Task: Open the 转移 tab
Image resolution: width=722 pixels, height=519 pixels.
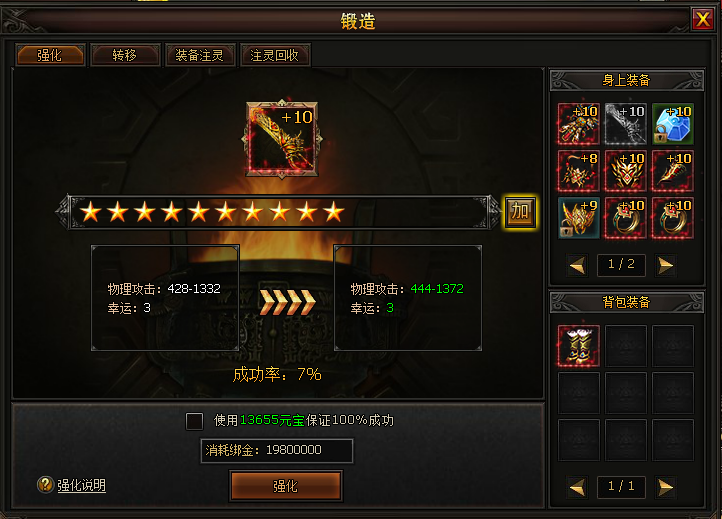Action: click(x=124, y=55)
